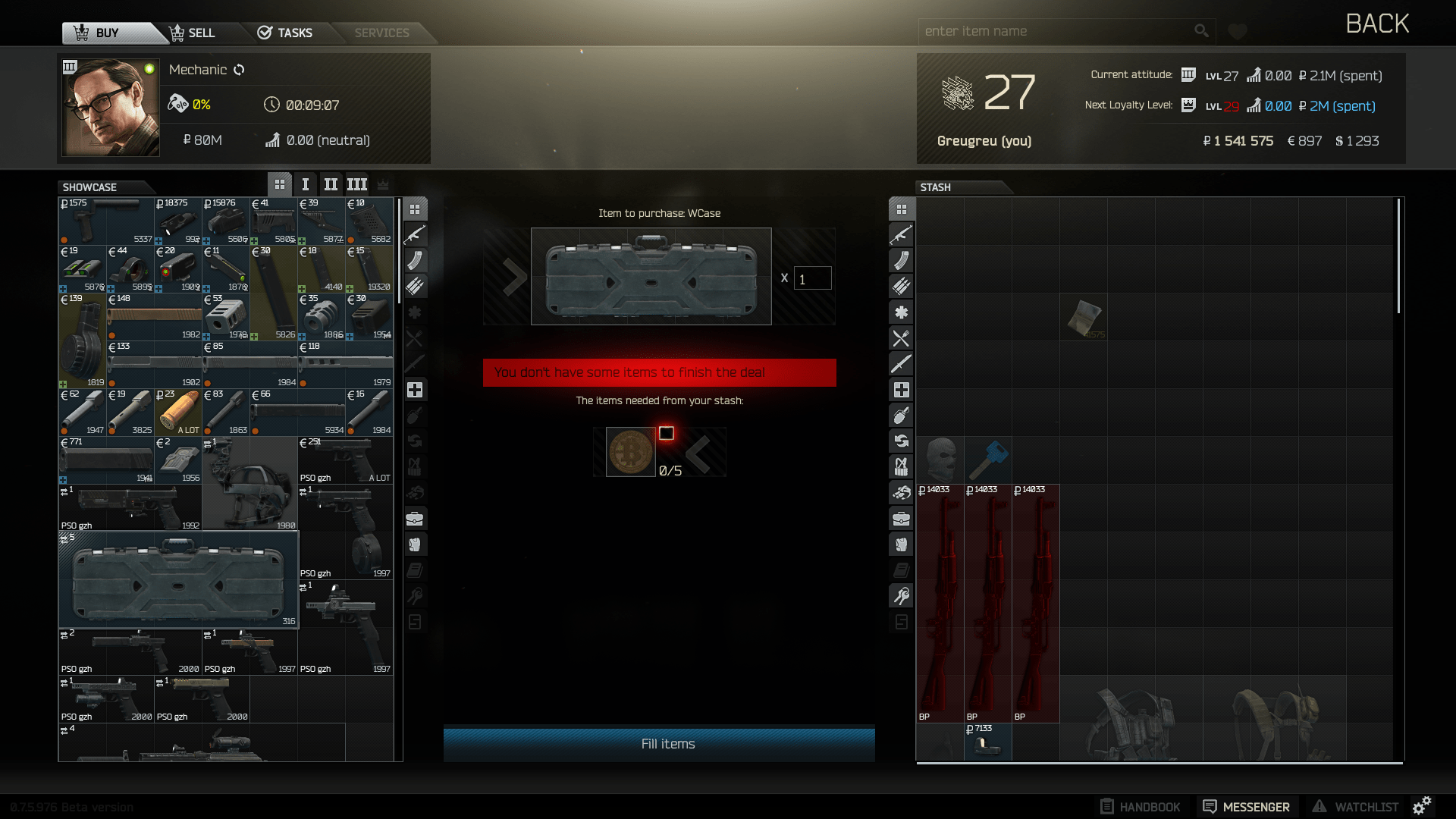Click the purchase quantity input field
The image size is (1456, 819).
coord(811,278)
